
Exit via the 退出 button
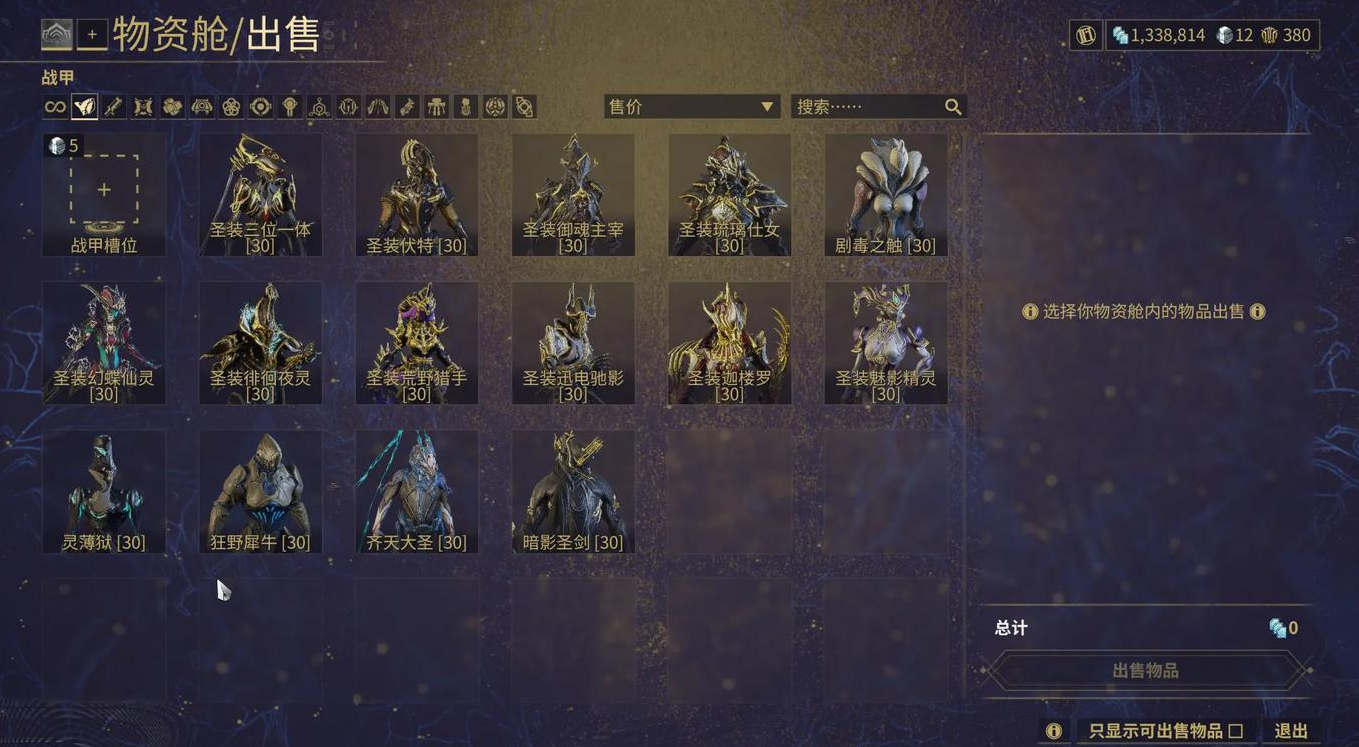coord(1291,731)
